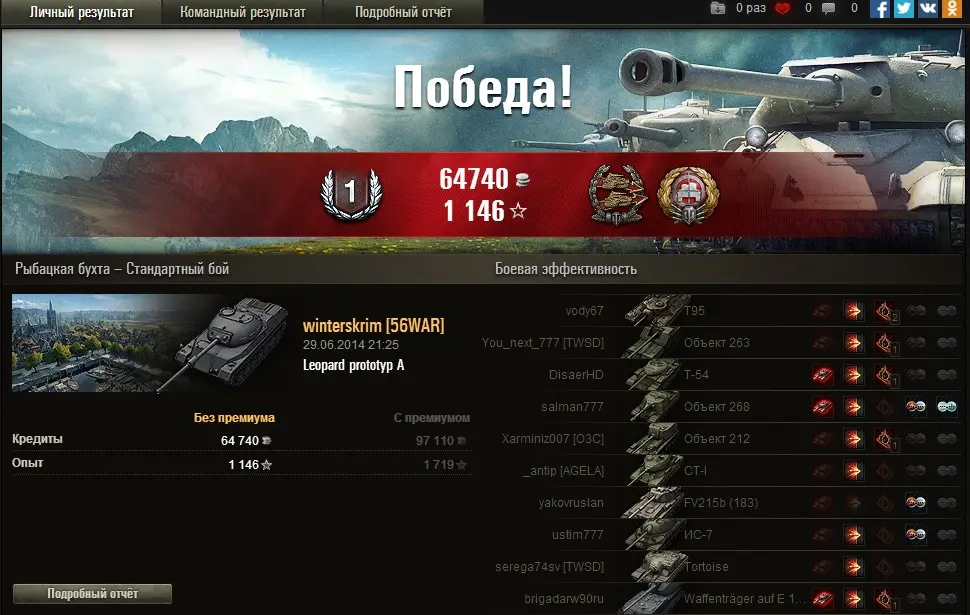Switch to the Командный результат tab
970x615 pixels.
pyautogui.click(x=242, y=12)
